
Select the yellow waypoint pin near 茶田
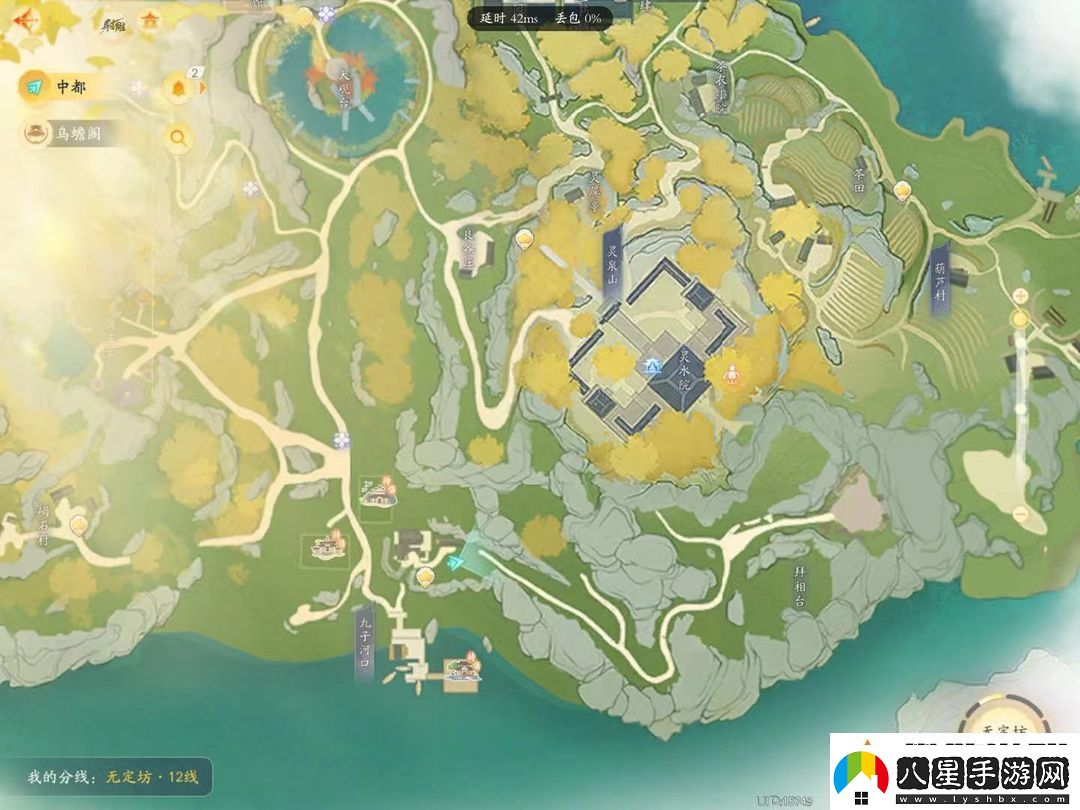coord(903,188)
